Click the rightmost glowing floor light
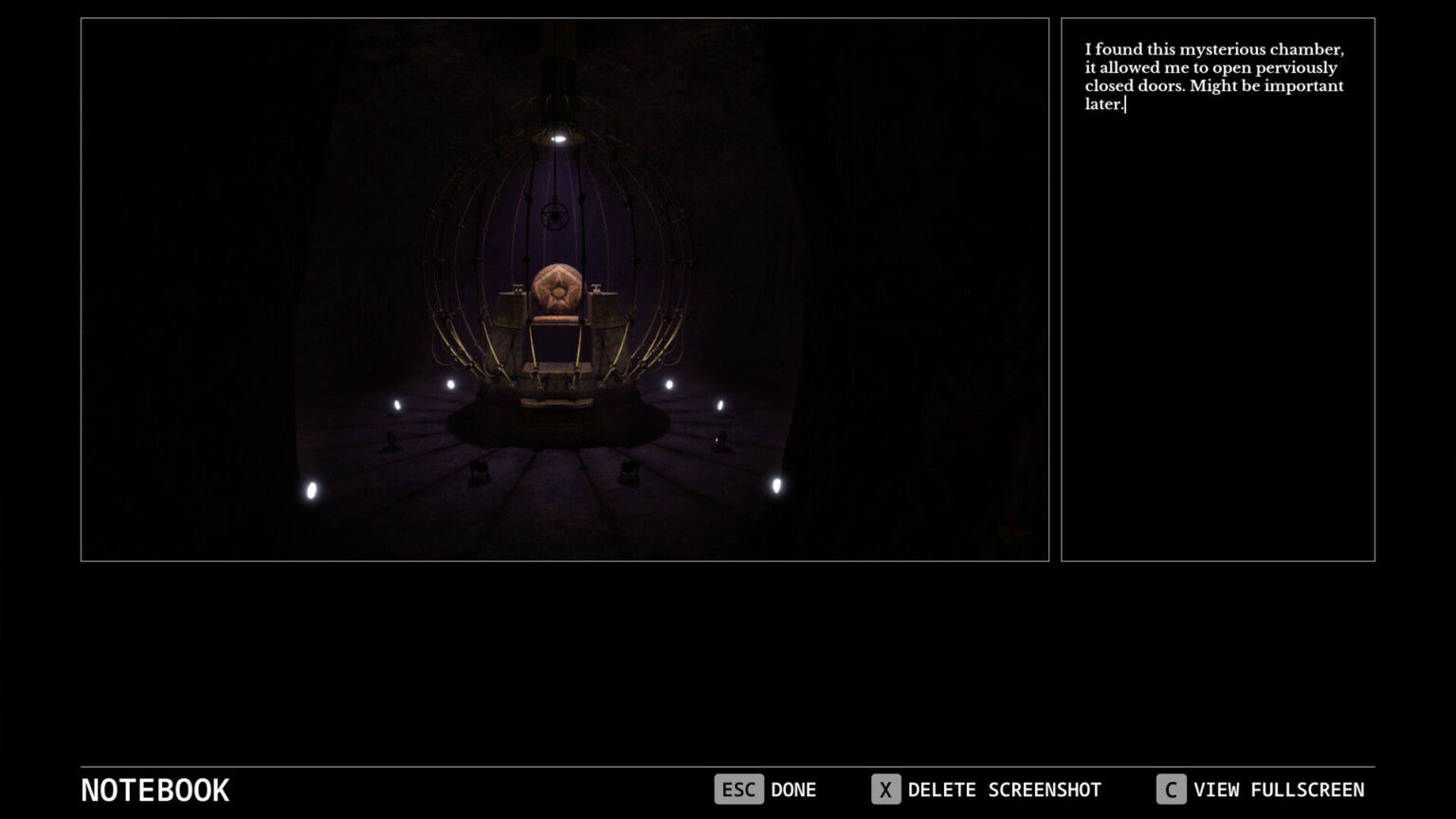Image resolution: width=1456 pixels, height=819 pixels. 775,485
